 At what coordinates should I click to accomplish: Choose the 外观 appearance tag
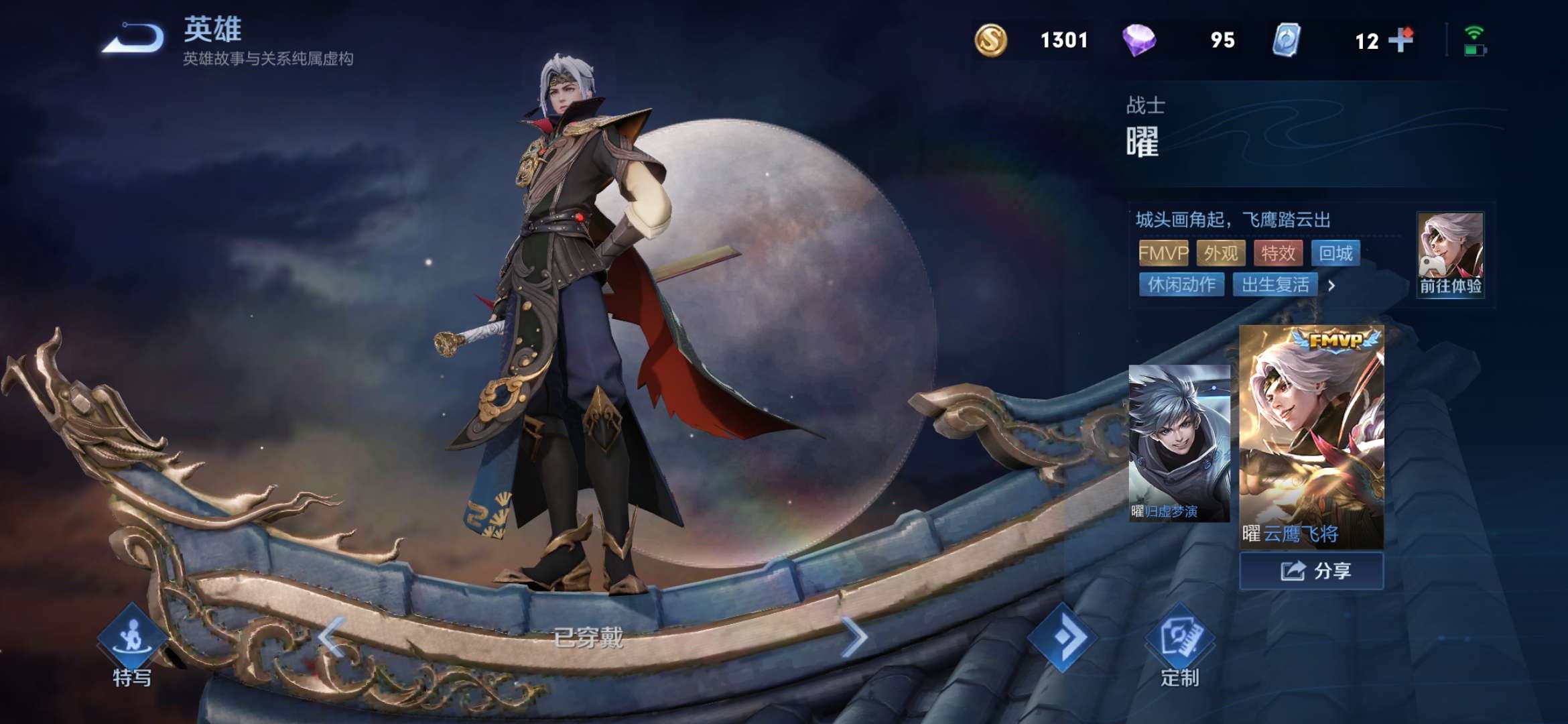[1221, 253]
